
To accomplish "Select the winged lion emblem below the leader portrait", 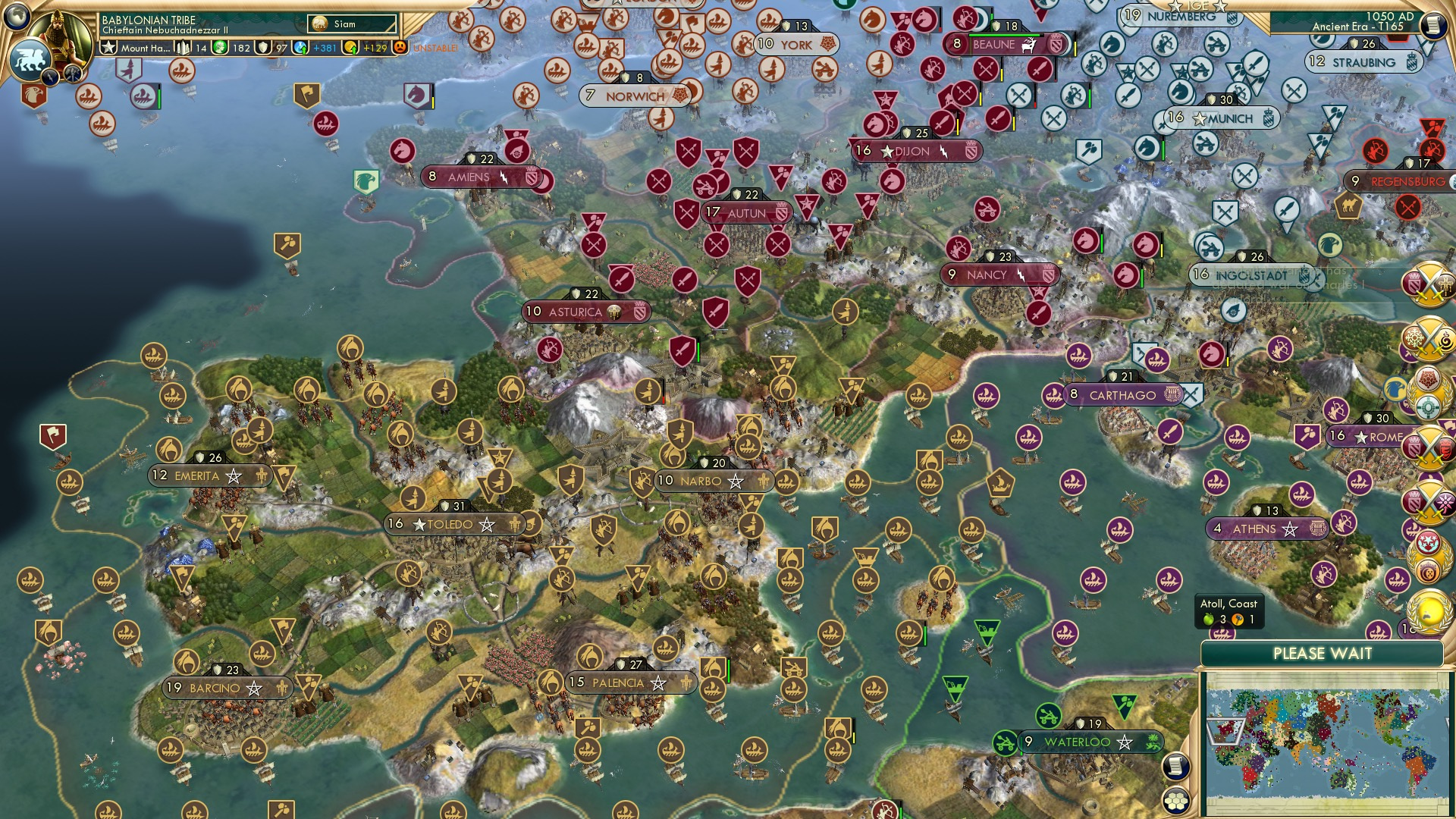I will pos(29,58).
